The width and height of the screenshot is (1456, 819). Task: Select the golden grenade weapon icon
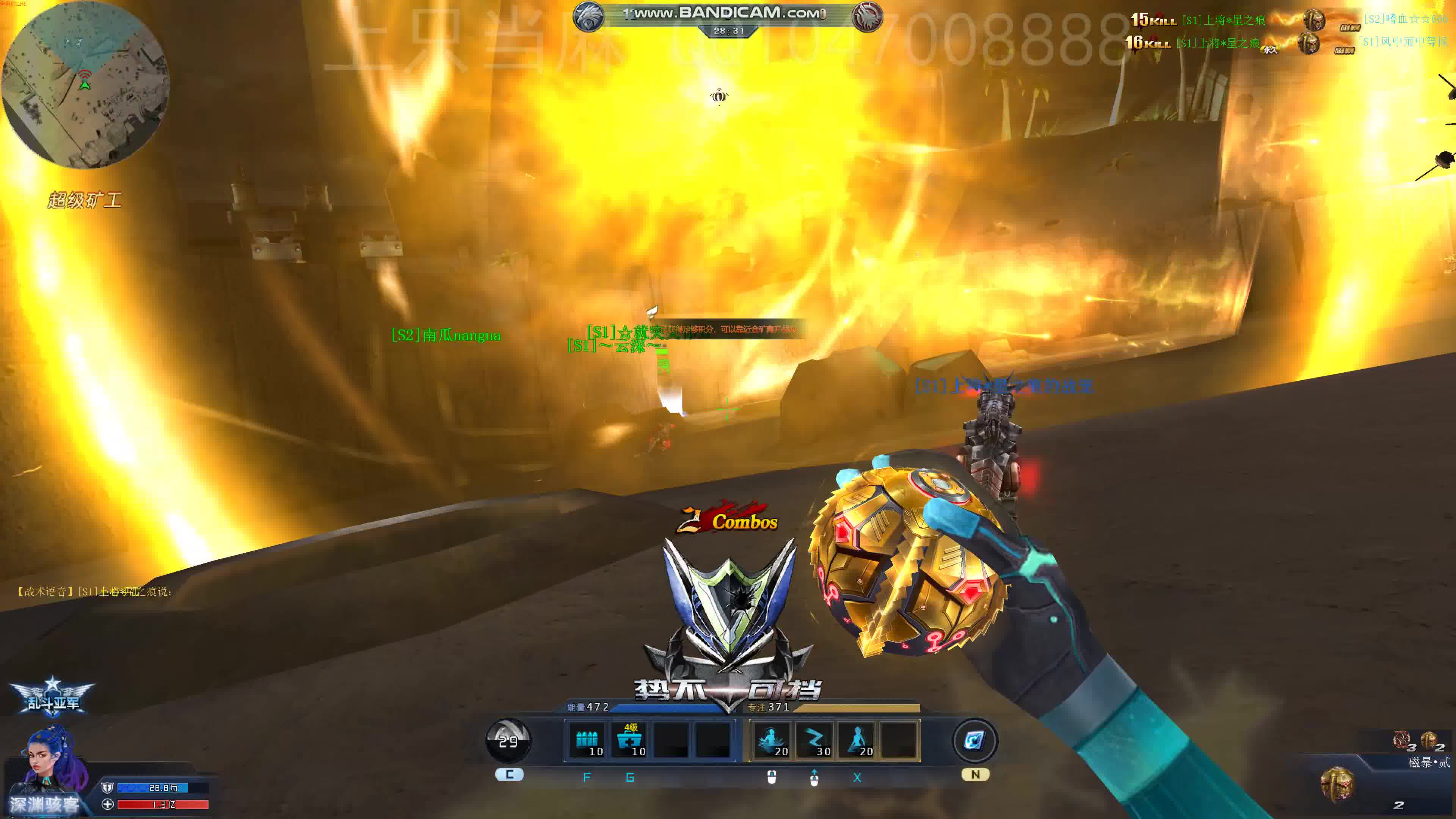pyautogui.click(x=1337, y=784)
